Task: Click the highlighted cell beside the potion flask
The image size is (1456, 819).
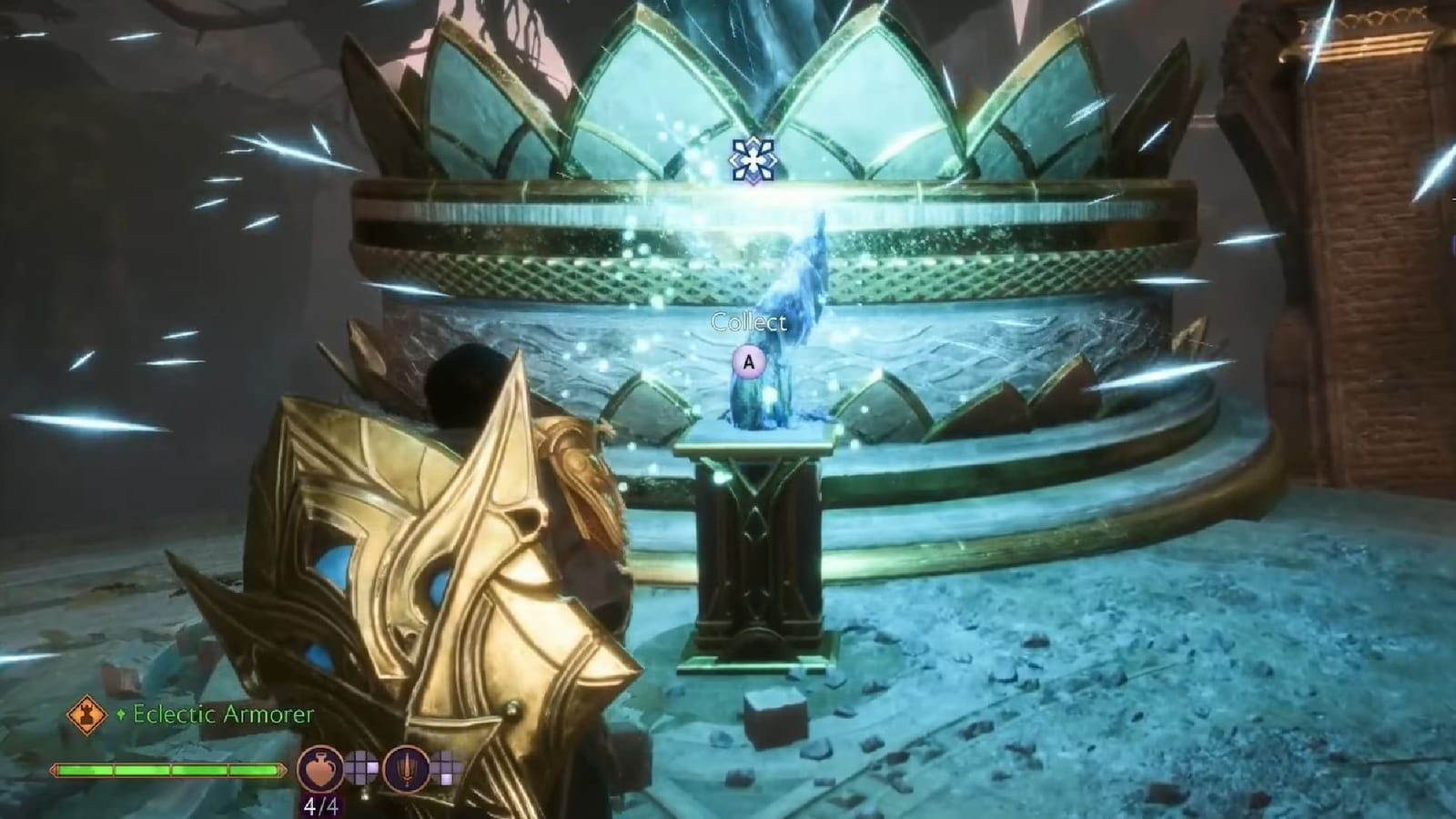Action: tap(372, 766)
